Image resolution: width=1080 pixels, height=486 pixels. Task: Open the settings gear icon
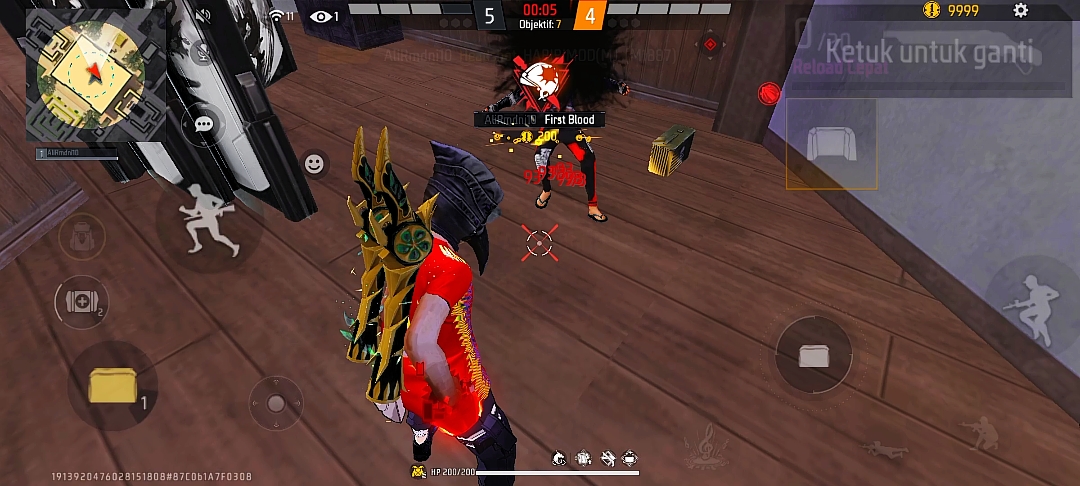(x=1020, y=11)
